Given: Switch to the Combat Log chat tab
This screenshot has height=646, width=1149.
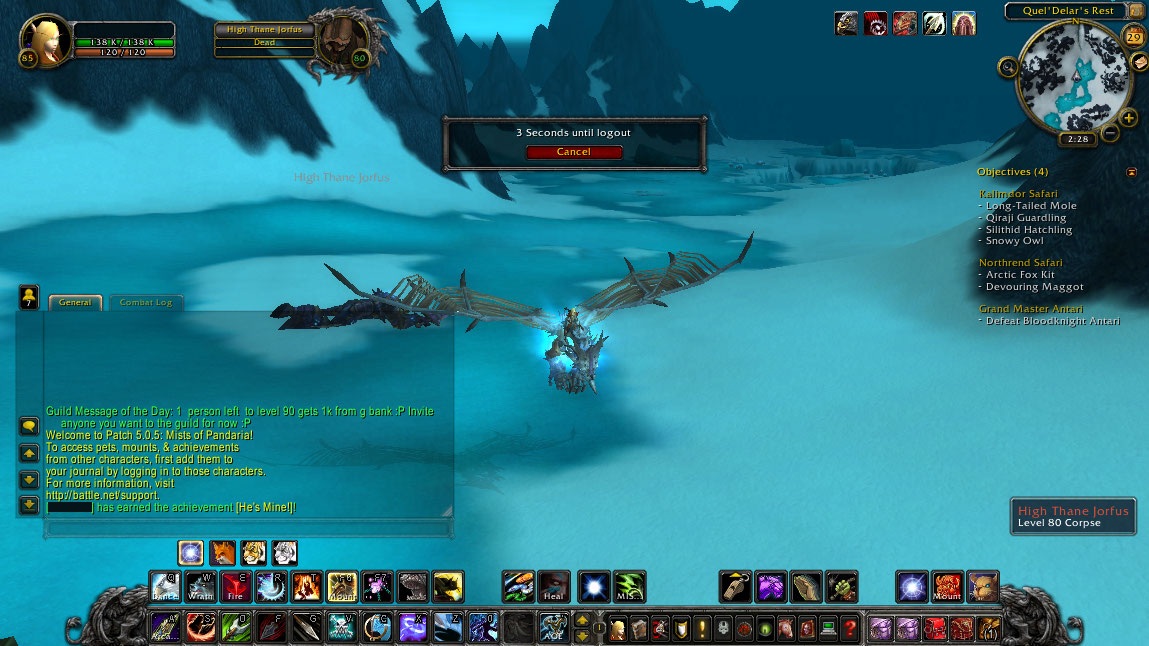Looking at the screenshot, I should [146, 302].
